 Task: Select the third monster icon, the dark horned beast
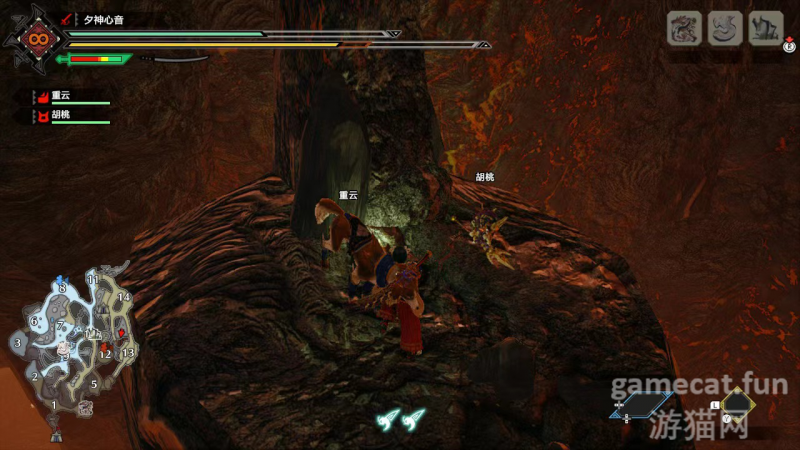pyautogui.click(x=766, y=28)
